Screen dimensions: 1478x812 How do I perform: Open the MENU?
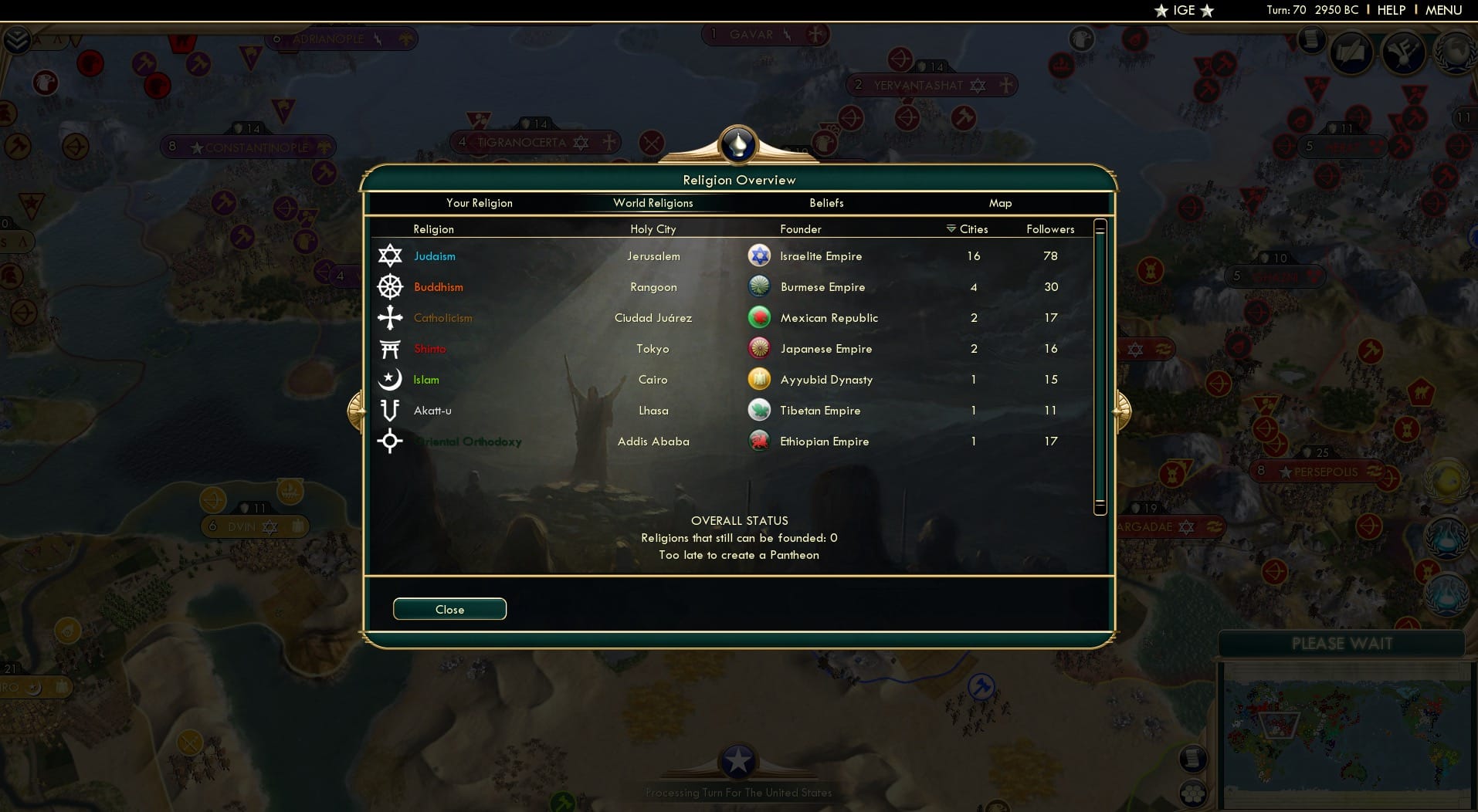point(1443,10)
